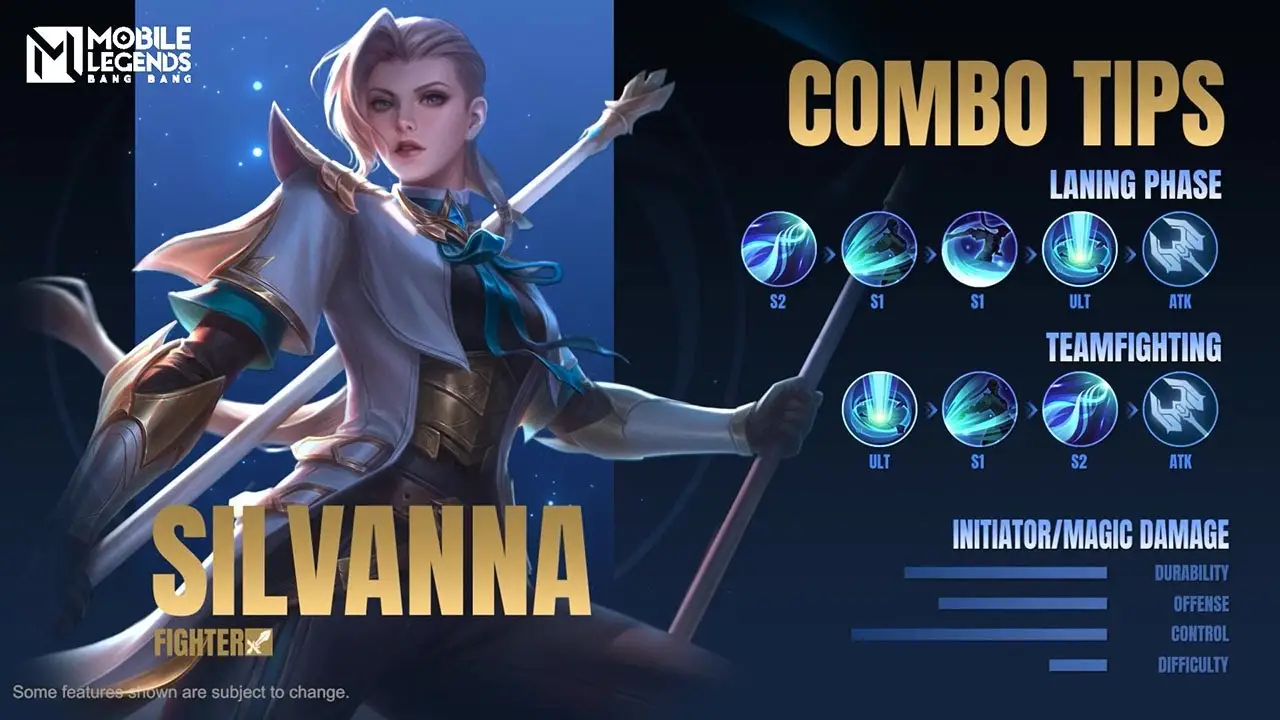Viewport: 1280px width, 720px height.
Task: Click the S2 skill icon in the Teamfighting row
Action: 1079,409
